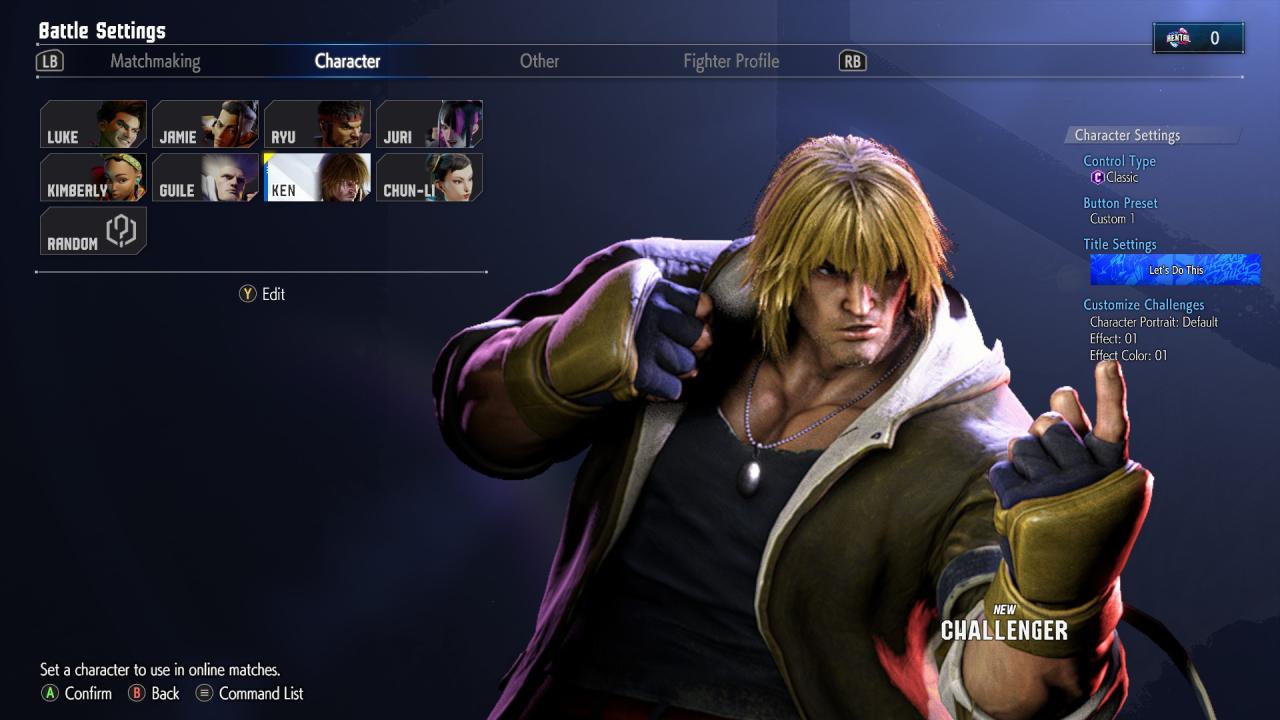Screen dimensions: 1280x720
Task: Select Guile as your fighter
Action: [206, 177]
